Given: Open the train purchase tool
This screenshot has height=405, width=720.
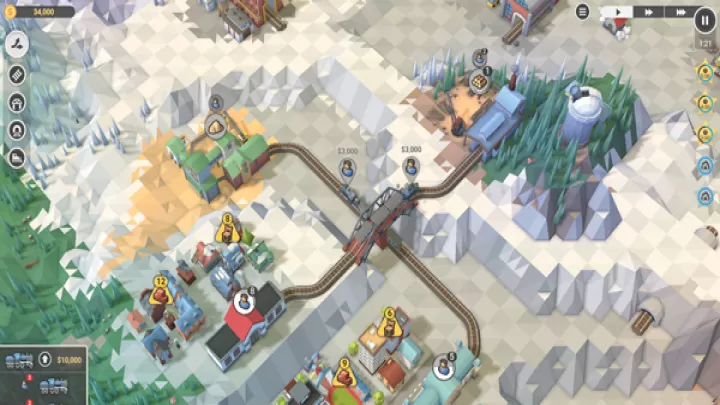Looking at the screenshot, I should click(17, 158).
